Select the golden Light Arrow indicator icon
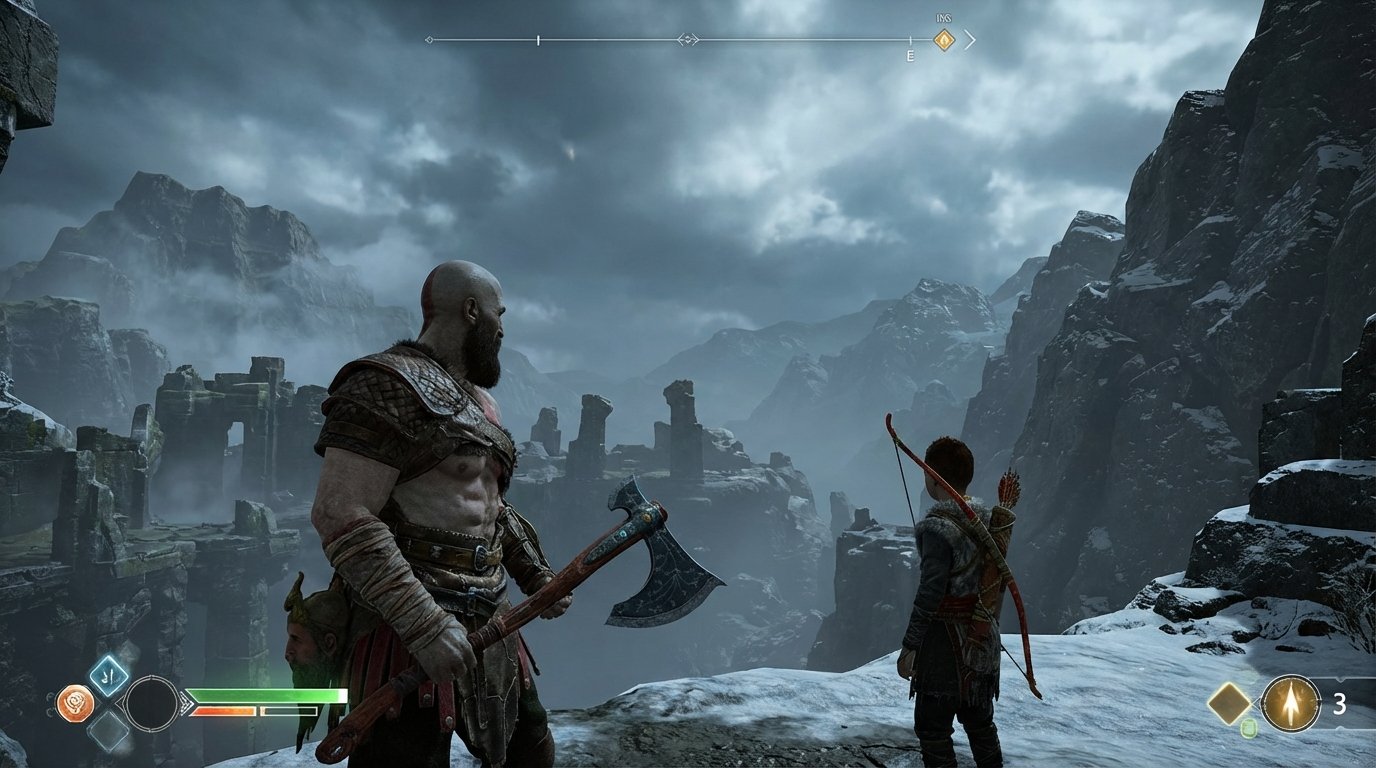This screenshot has width=1376, height=768. [x=1291, y=702]
